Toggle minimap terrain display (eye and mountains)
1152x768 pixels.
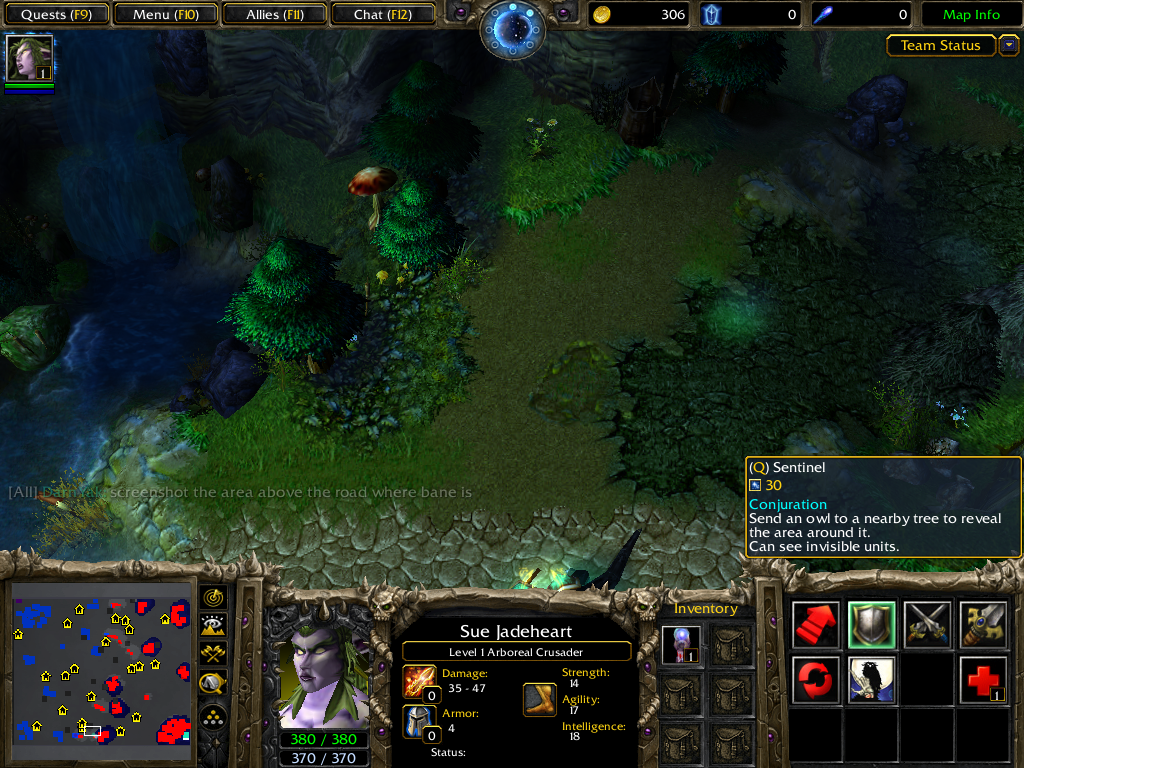coord(213,626)
